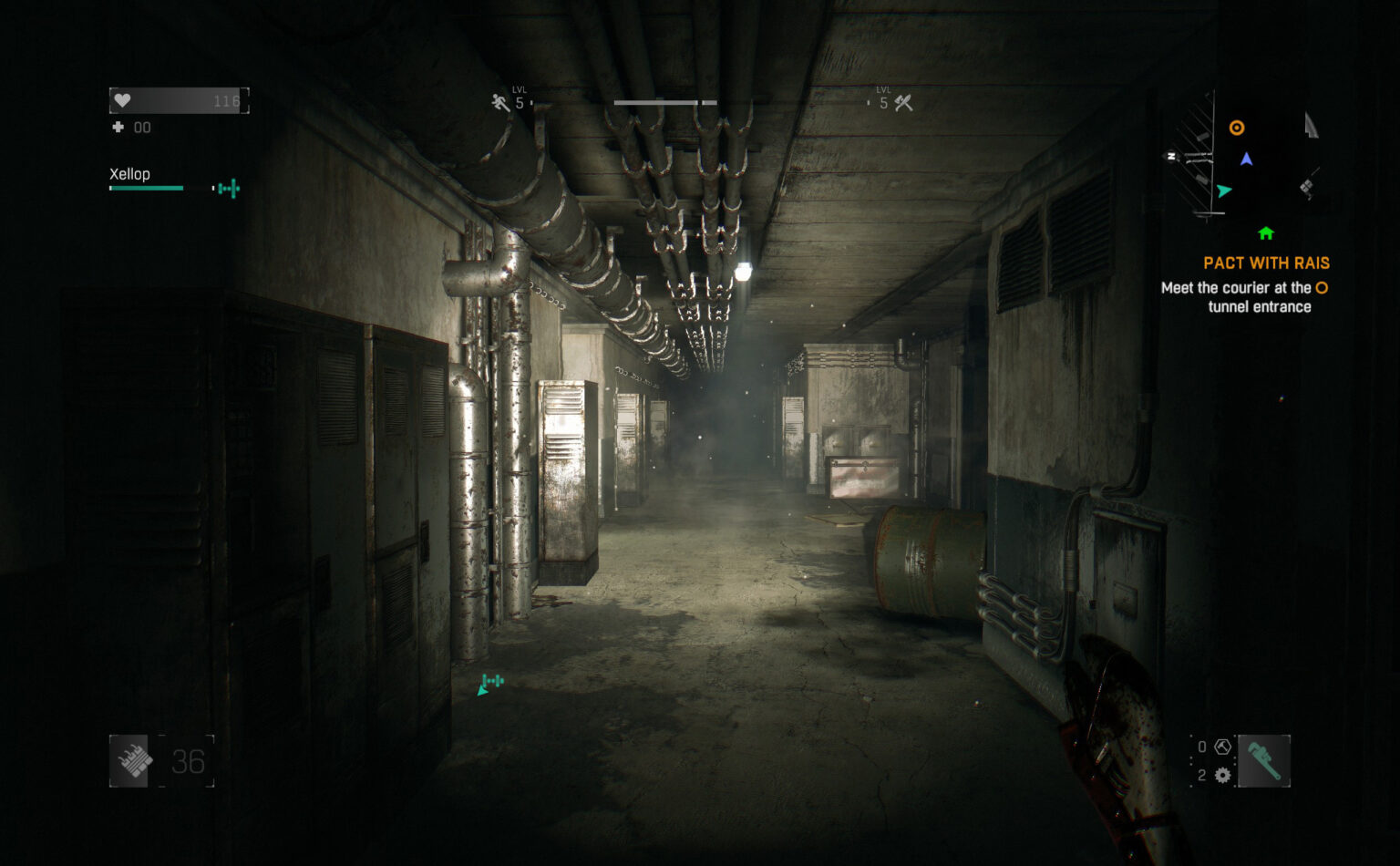The width and height of the screenshot is (1400, 866).
Task: Toggle the teal co-op player marker on minimap
Action: tap(1224, 191)
